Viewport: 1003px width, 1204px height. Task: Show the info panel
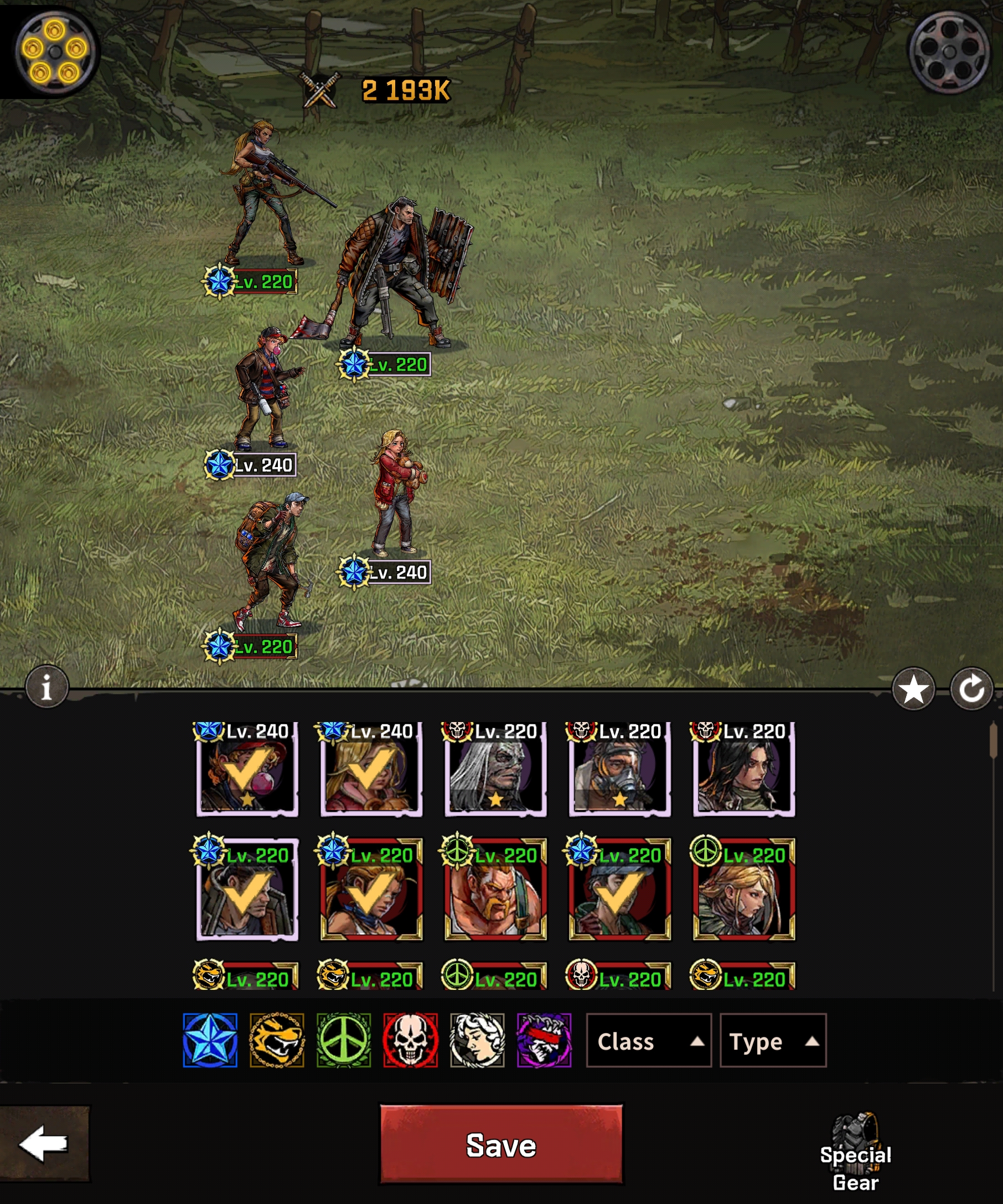pos(47,687)
